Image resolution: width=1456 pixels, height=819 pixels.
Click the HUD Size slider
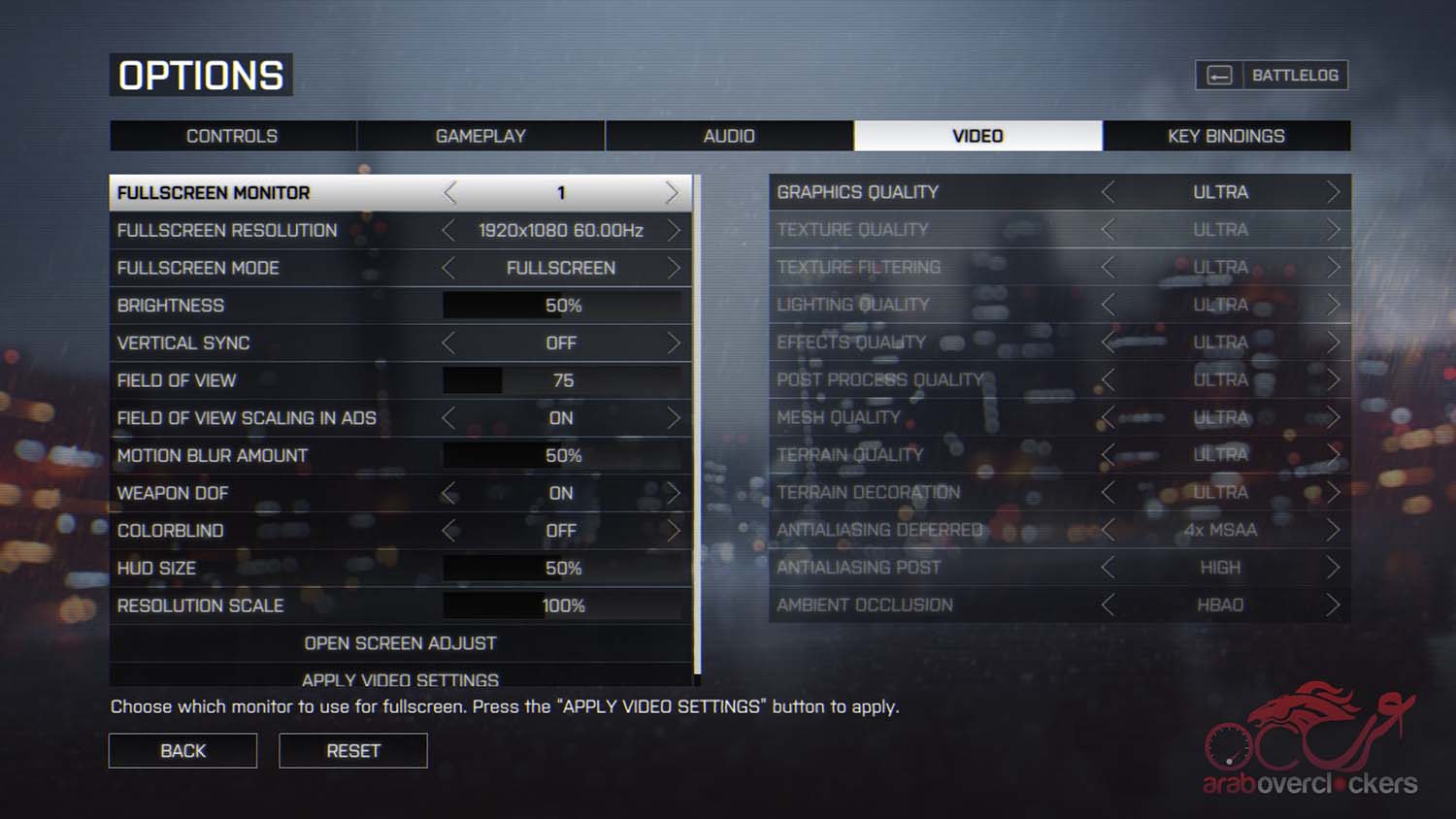coord(563,569)
